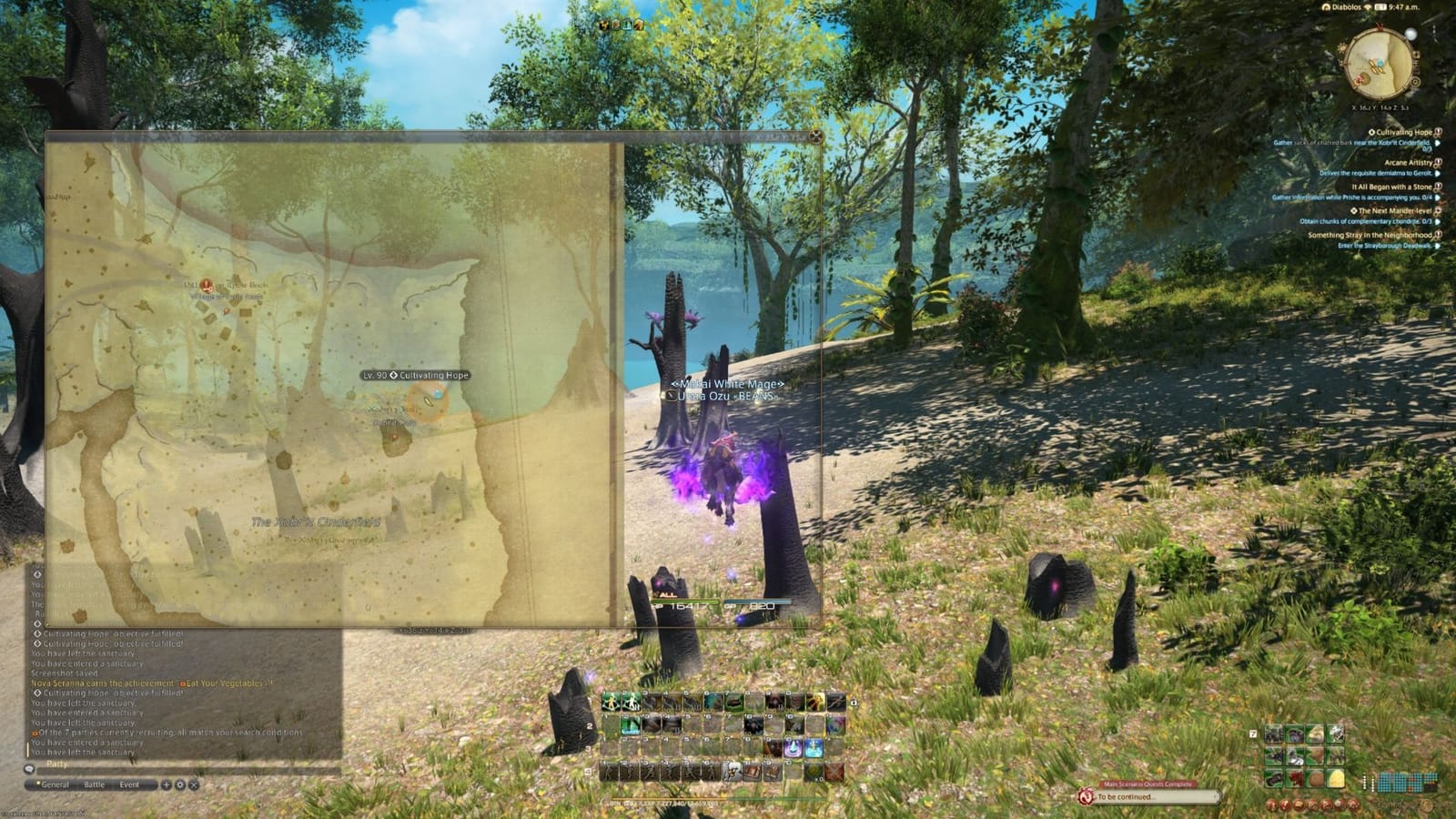Switch to the Event chat tab
The width and height of the screenshot is (1456, 819).
coord(129,784)
